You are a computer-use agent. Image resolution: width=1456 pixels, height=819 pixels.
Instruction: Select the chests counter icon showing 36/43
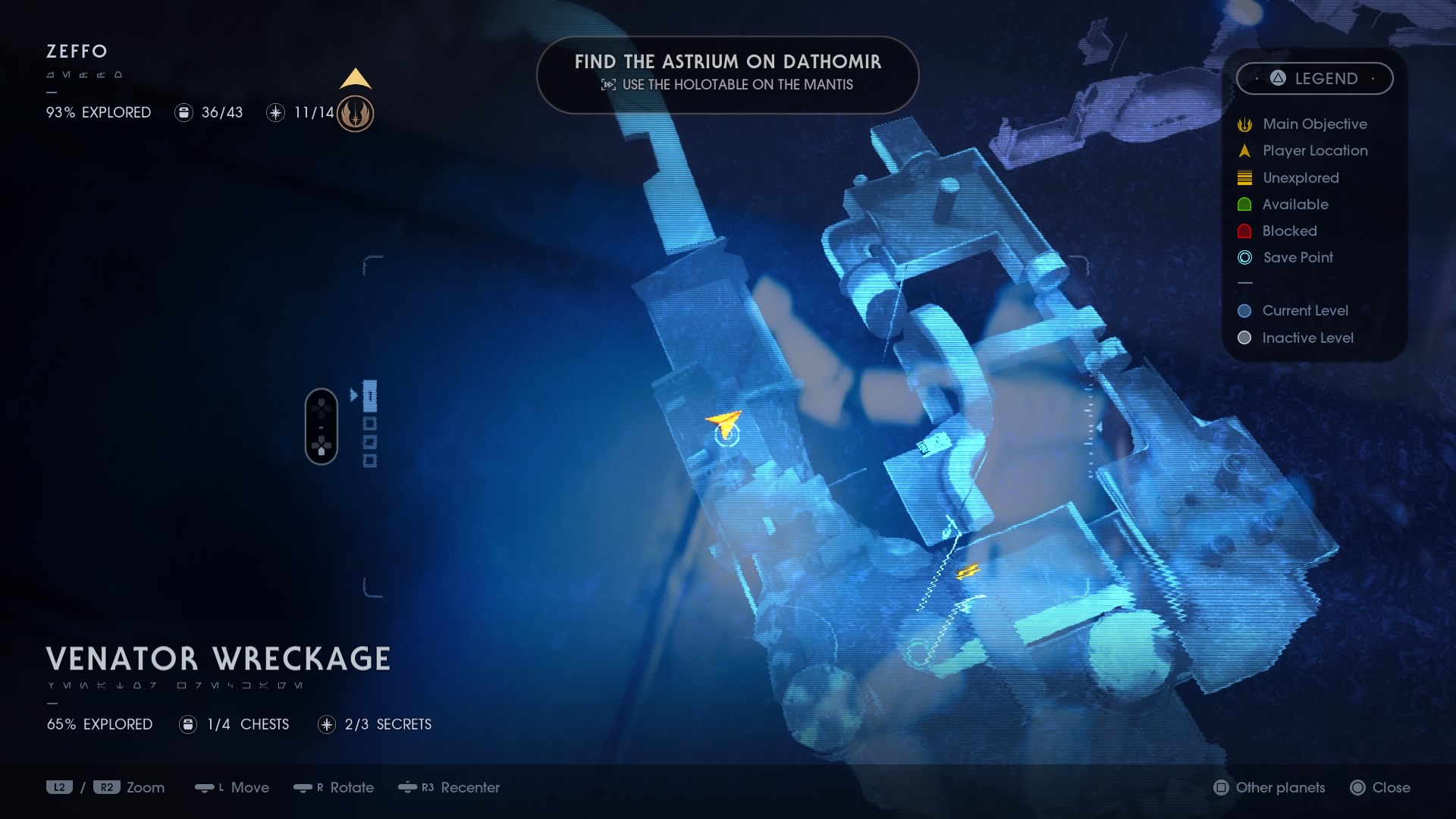pyautogui.click(x=184, y=112)
